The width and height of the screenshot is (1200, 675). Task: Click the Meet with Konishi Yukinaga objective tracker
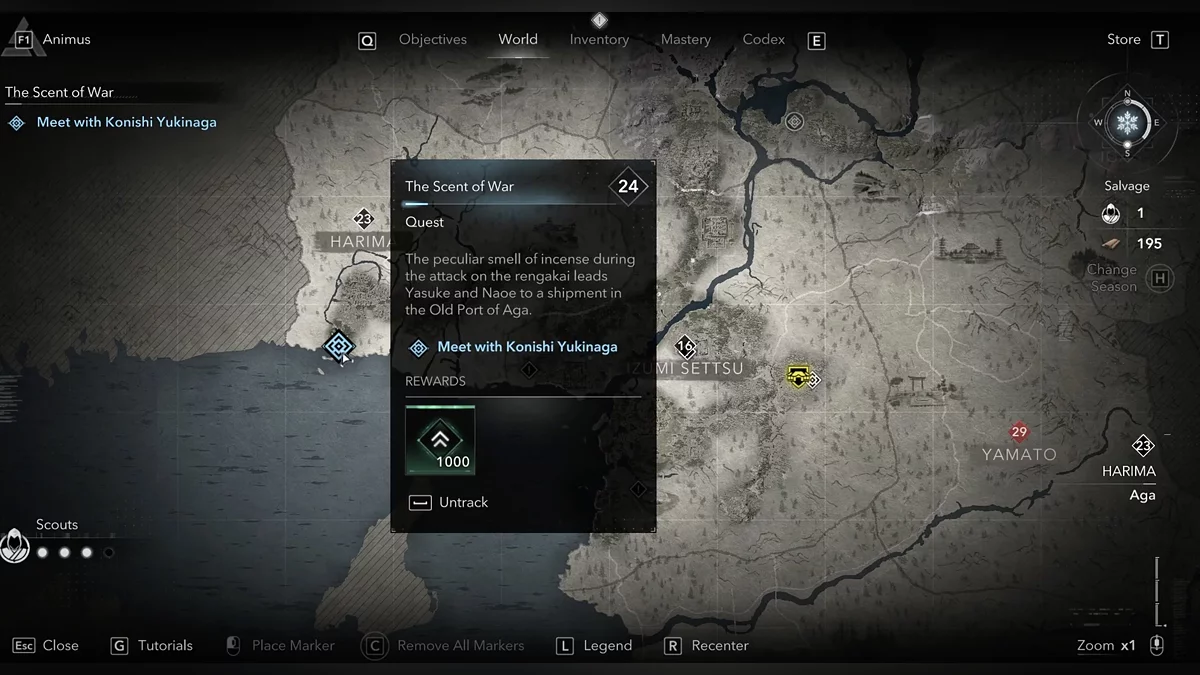[126, 122]
